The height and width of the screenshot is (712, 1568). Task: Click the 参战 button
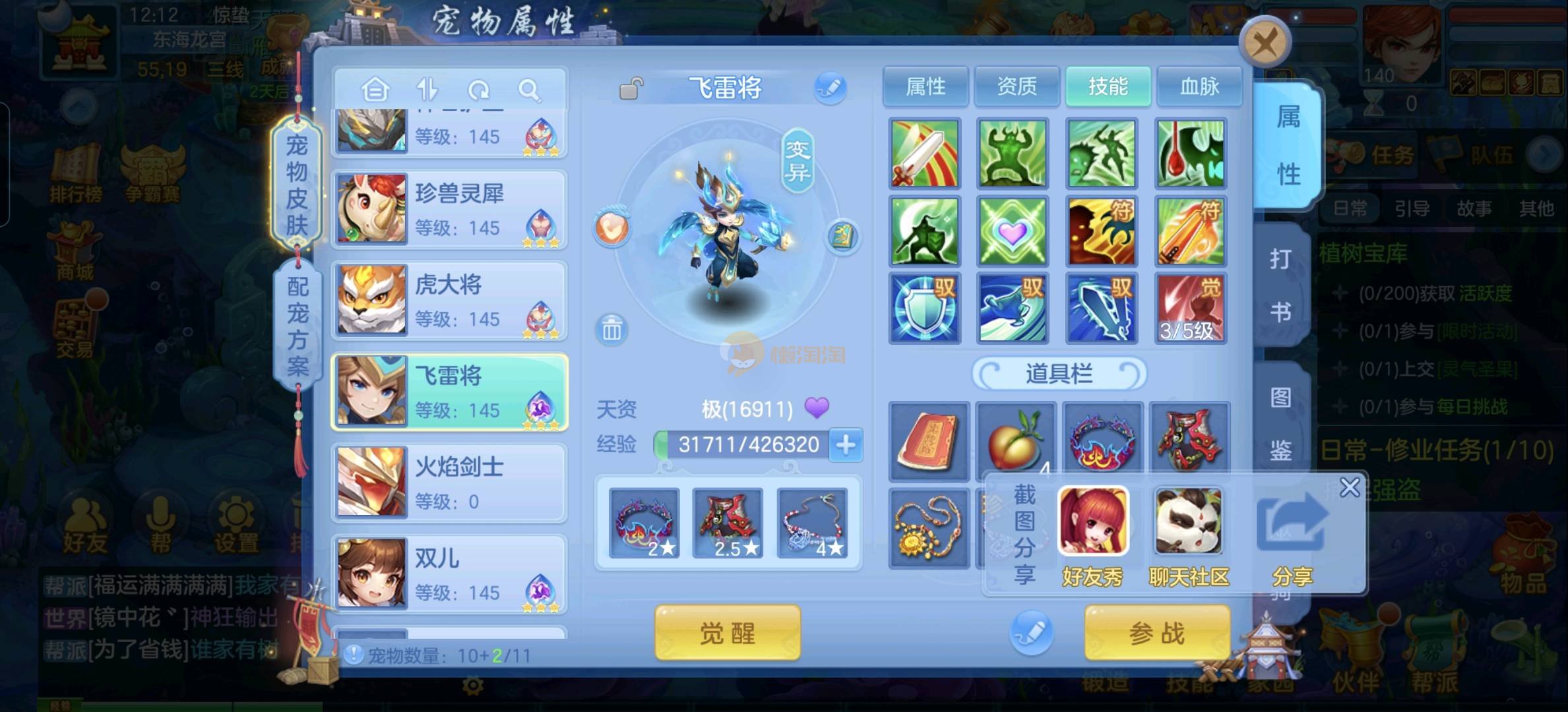pyautogui.click(x=1157, y=633)
